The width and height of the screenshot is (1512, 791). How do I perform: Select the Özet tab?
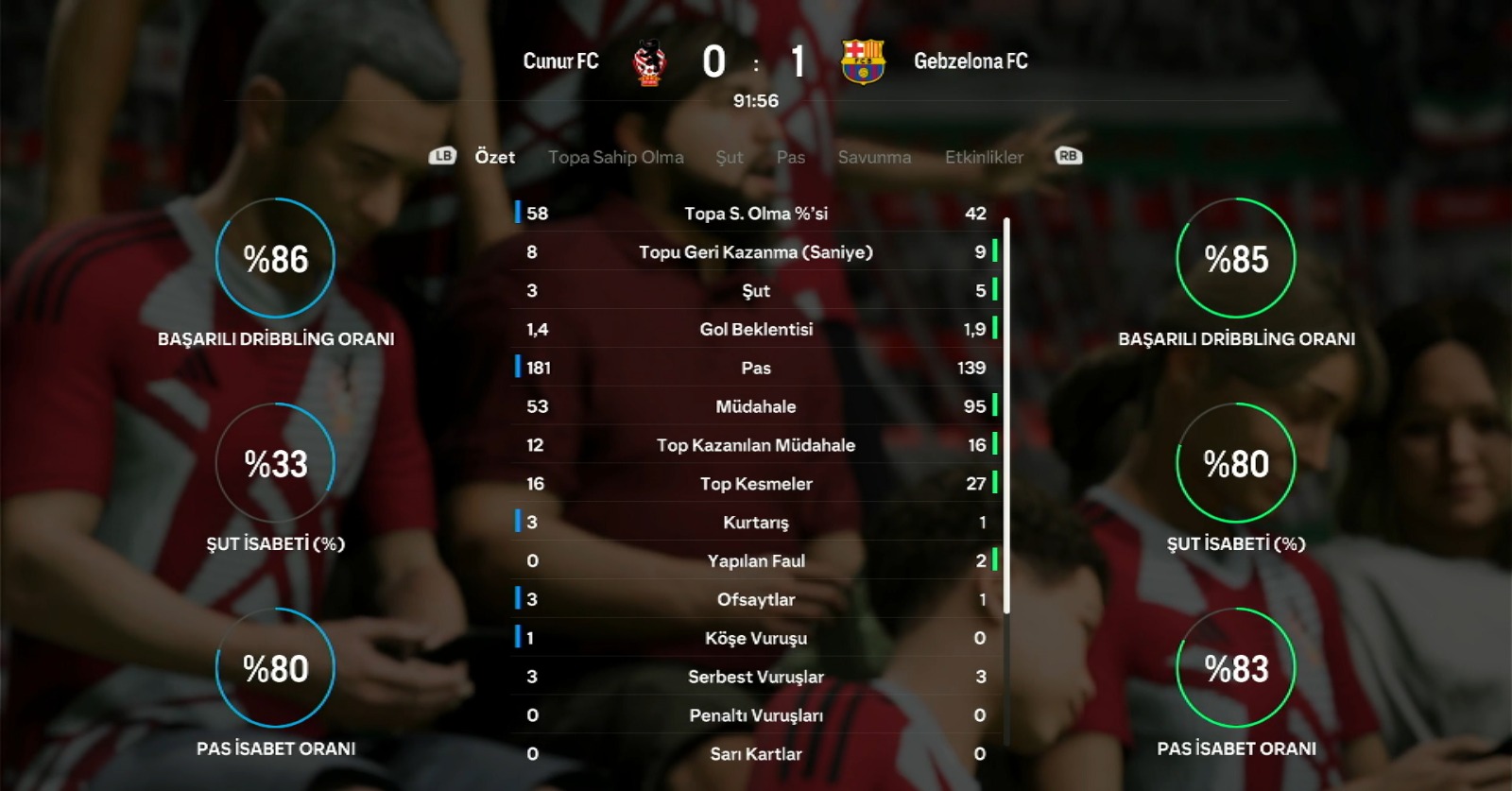coord(495,157)
